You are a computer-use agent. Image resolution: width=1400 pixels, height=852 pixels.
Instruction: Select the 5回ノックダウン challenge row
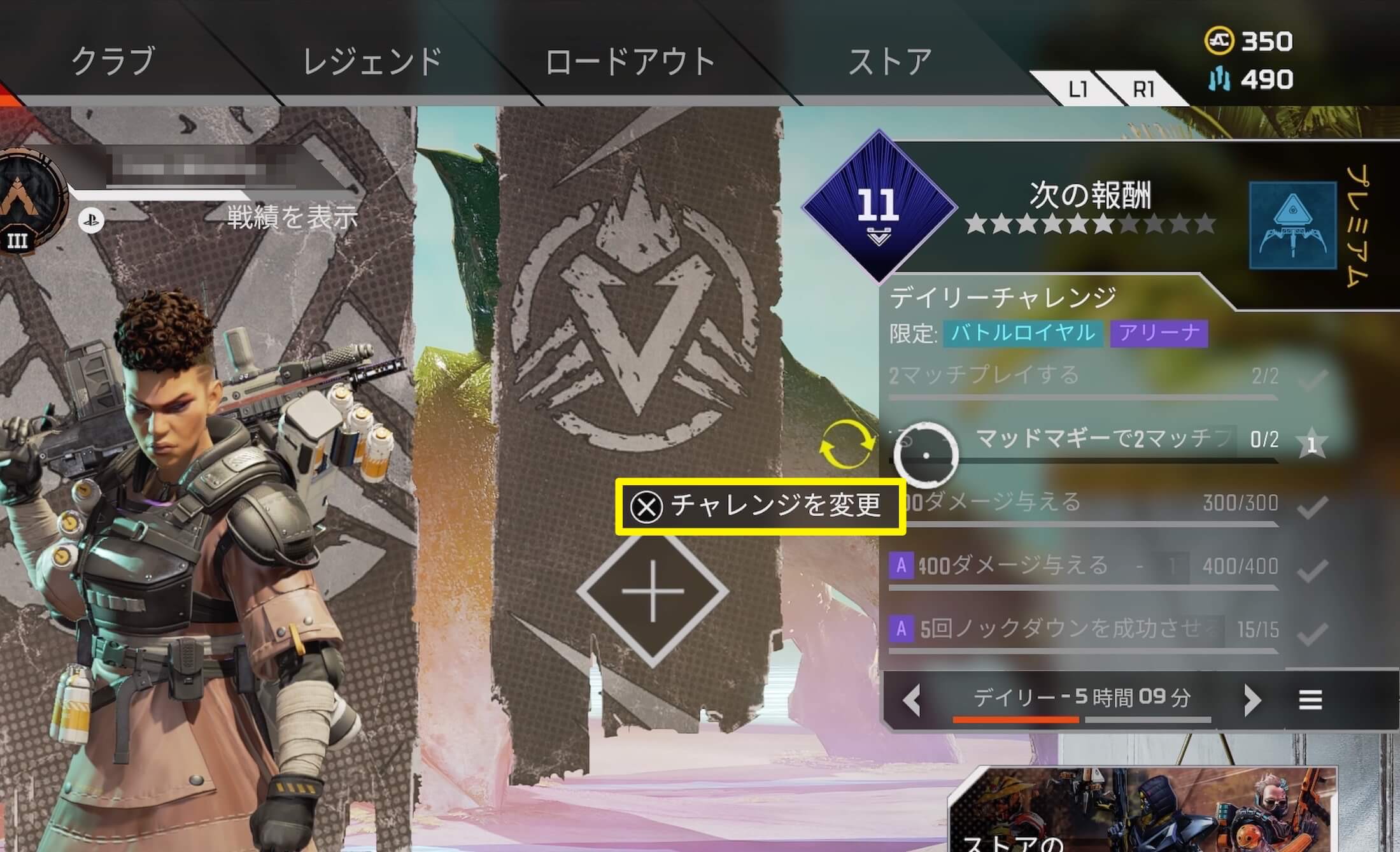pyautogui.click(x=1082, y=629)
